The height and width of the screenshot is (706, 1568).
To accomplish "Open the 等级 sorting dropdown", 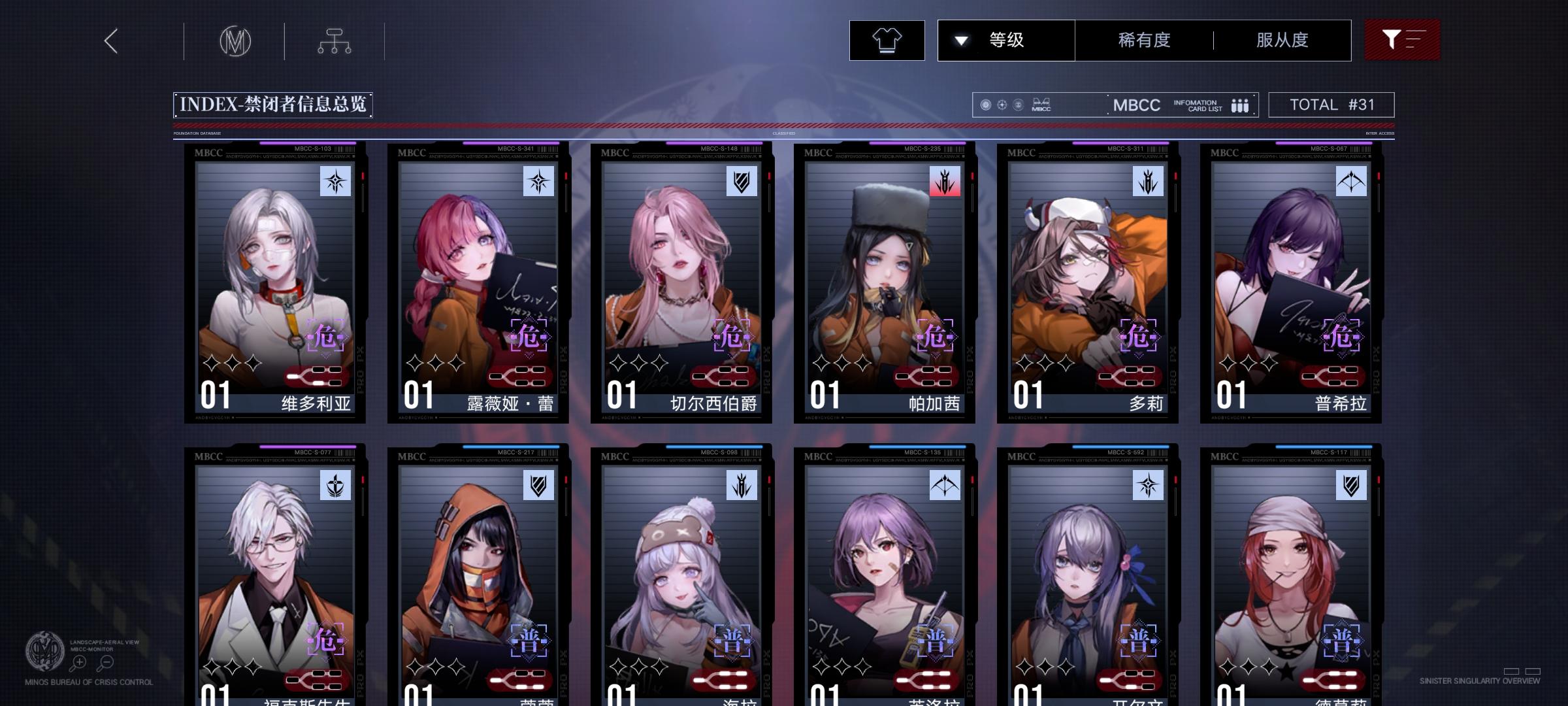I will (x=1005, y=40).
